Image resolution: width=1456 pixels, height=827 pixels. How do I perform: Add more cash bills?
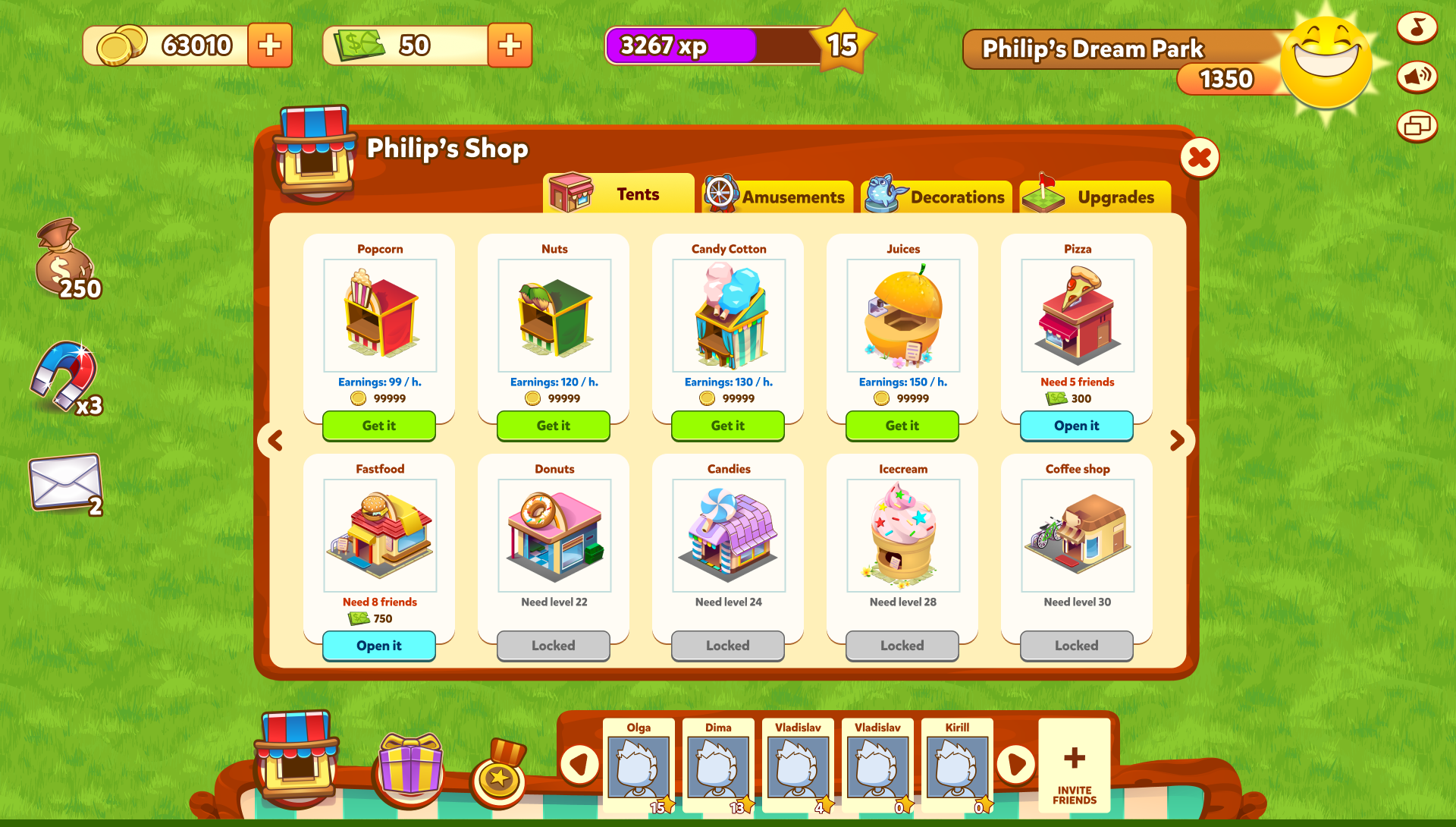coord(510,46)
